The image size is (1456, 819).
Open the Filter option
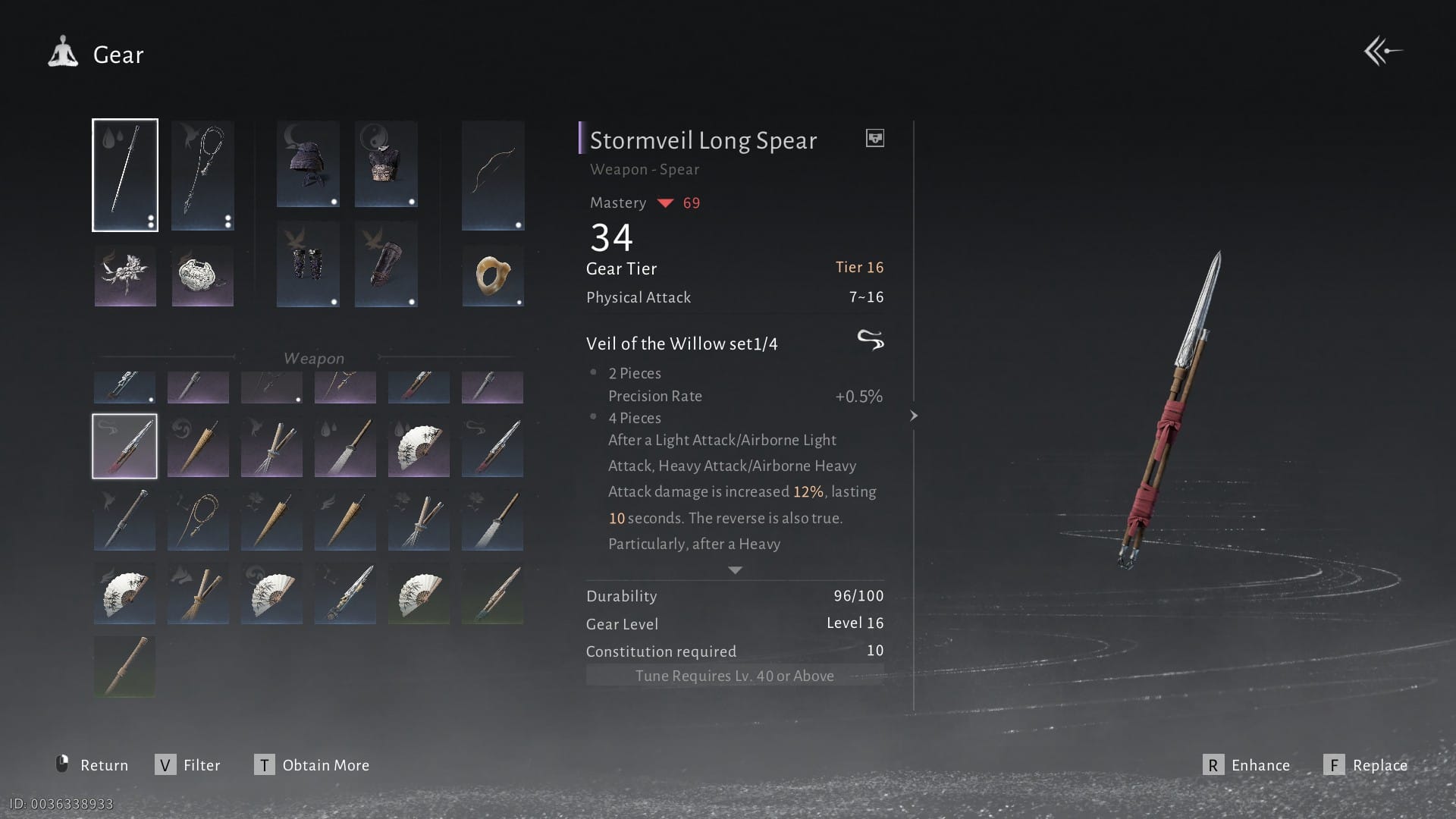pyautogui.click(x=188, y=765)
